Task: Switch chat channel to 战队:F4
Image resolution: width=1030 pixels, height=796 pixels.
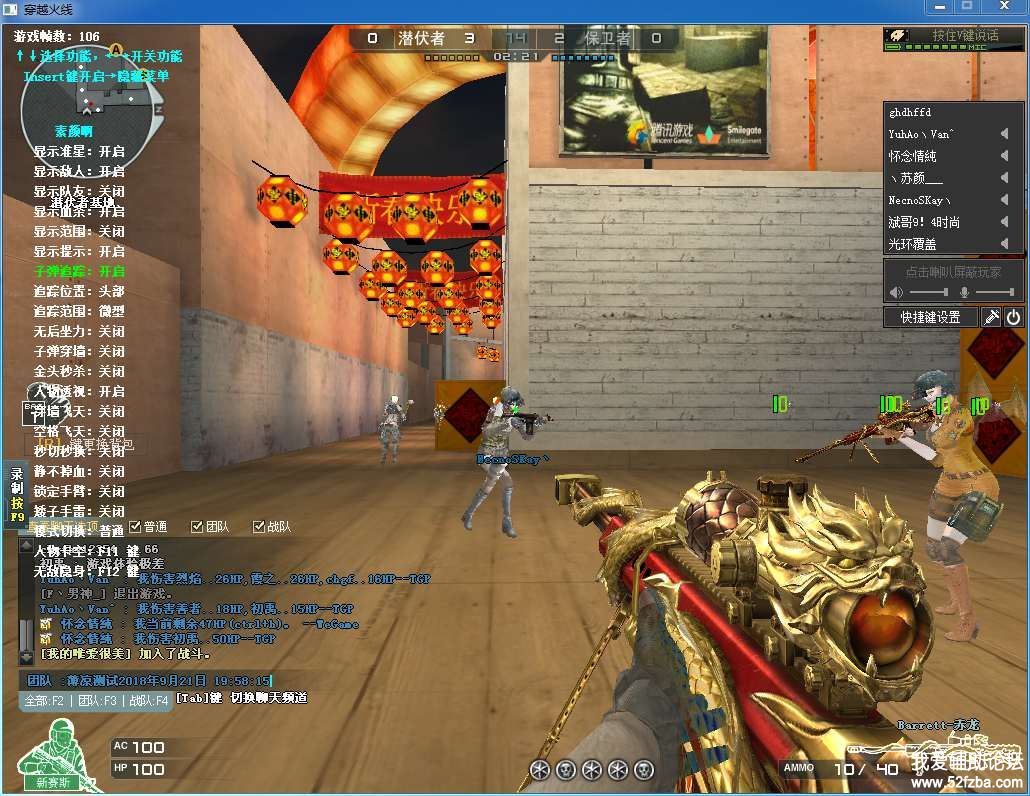Action: tap(147, 700)
